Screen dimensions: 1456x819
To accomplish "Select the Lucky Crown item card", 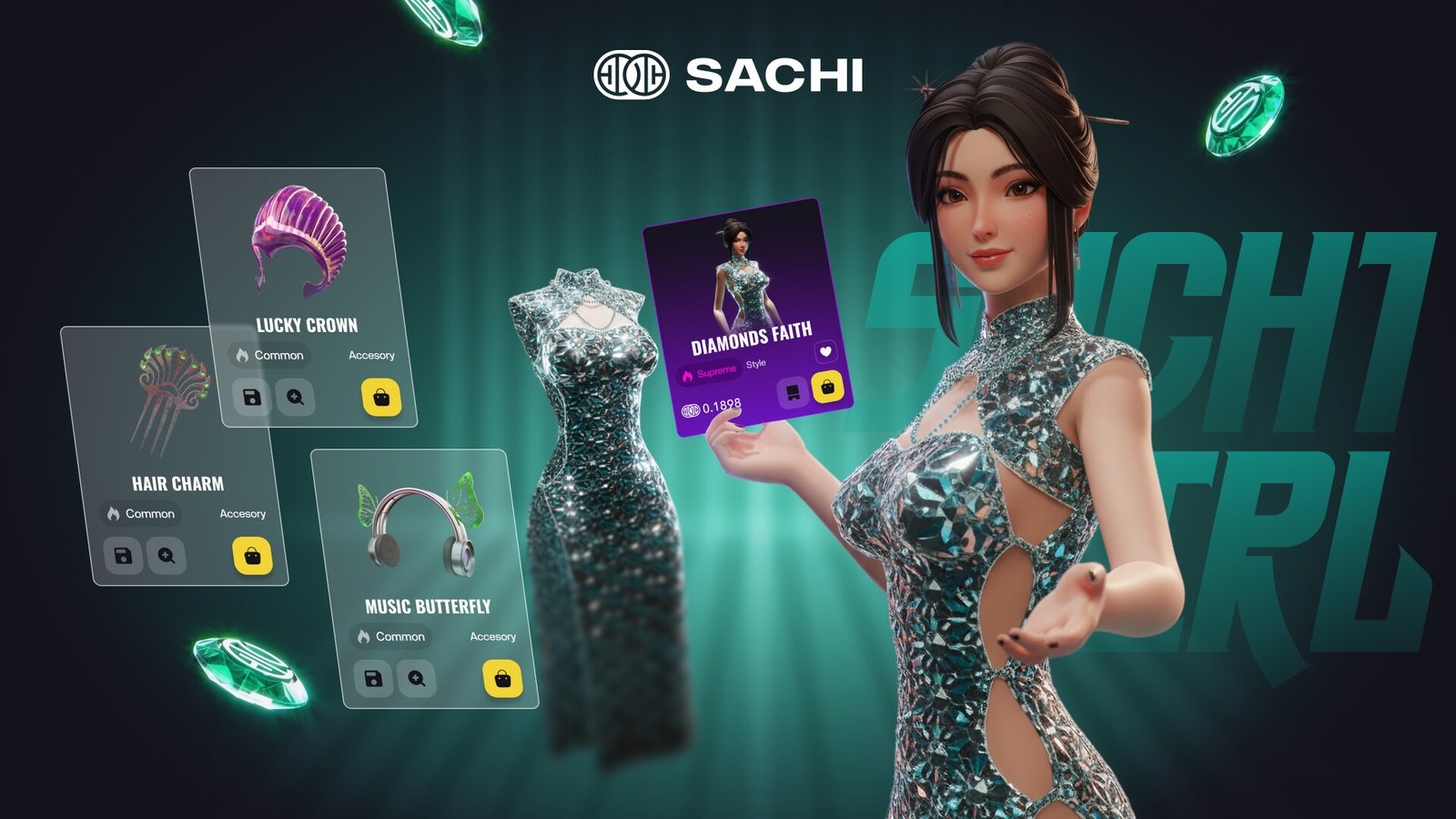I will pyautogui.click(x=301, y=241).
